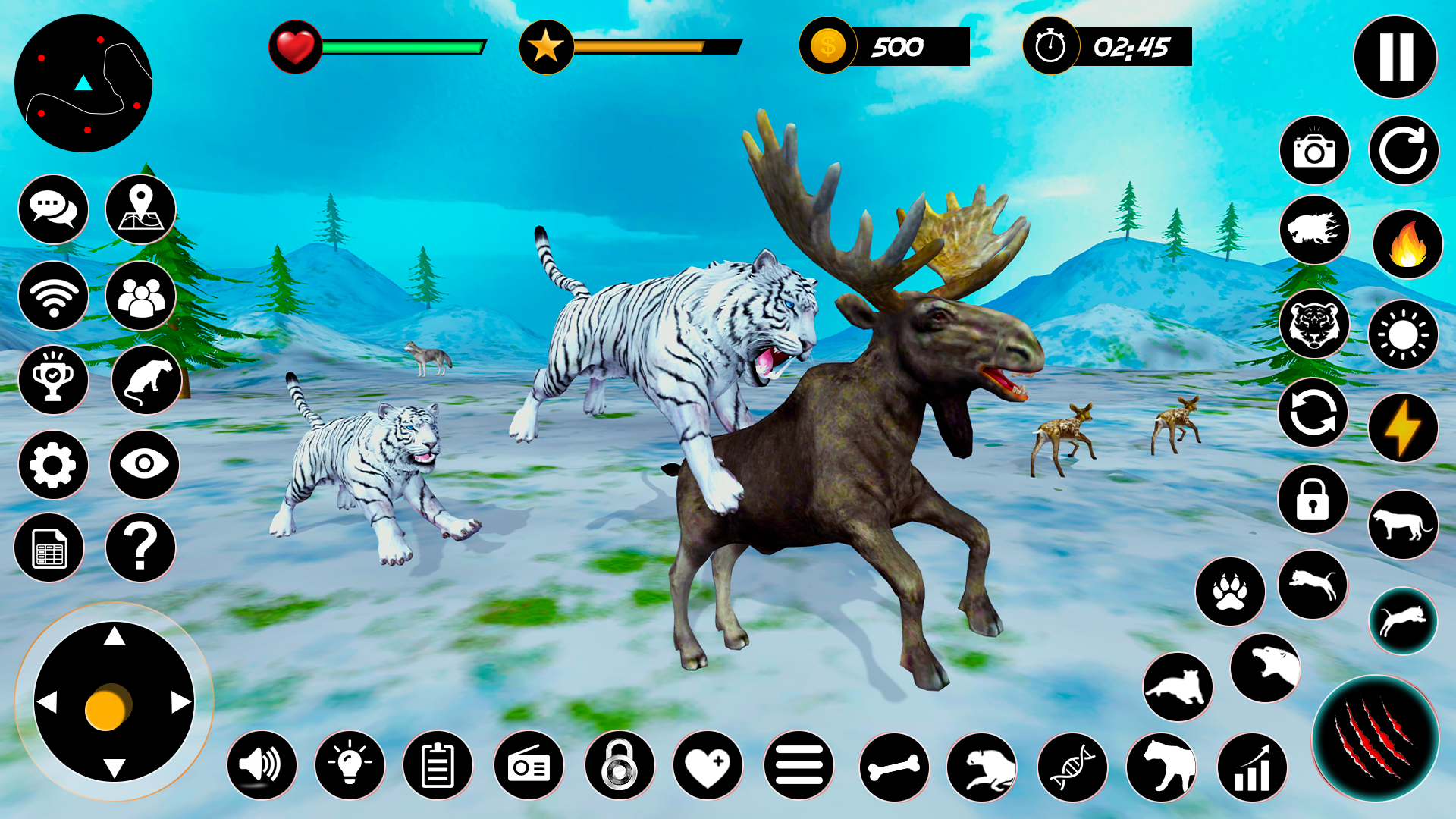Toggle the eye view button
Viewport: 1456px width, 819px height.
point(144,465)
